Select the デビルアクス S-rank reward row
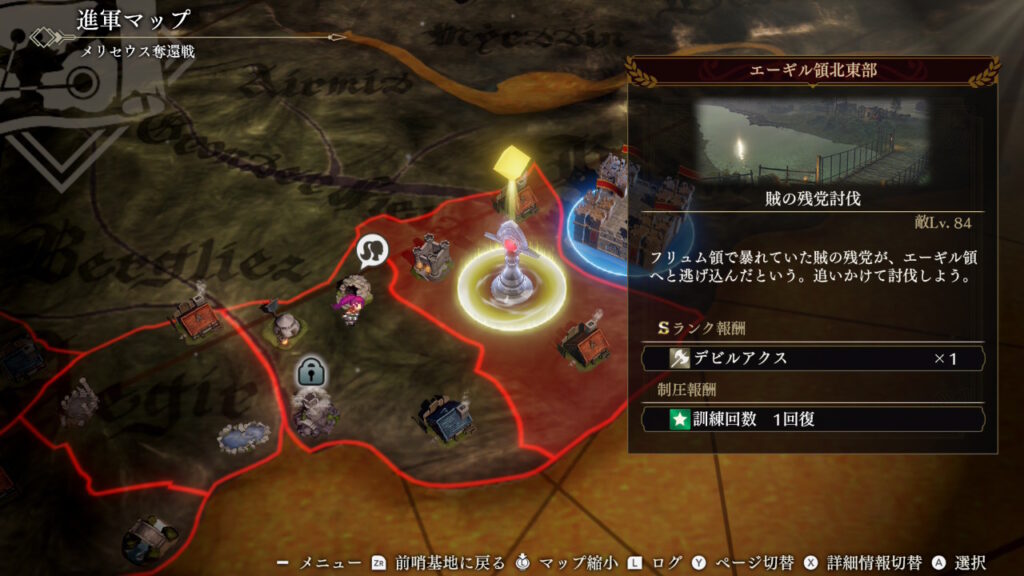The width and height of the screenshot is (1024, 576). point(812,358)
